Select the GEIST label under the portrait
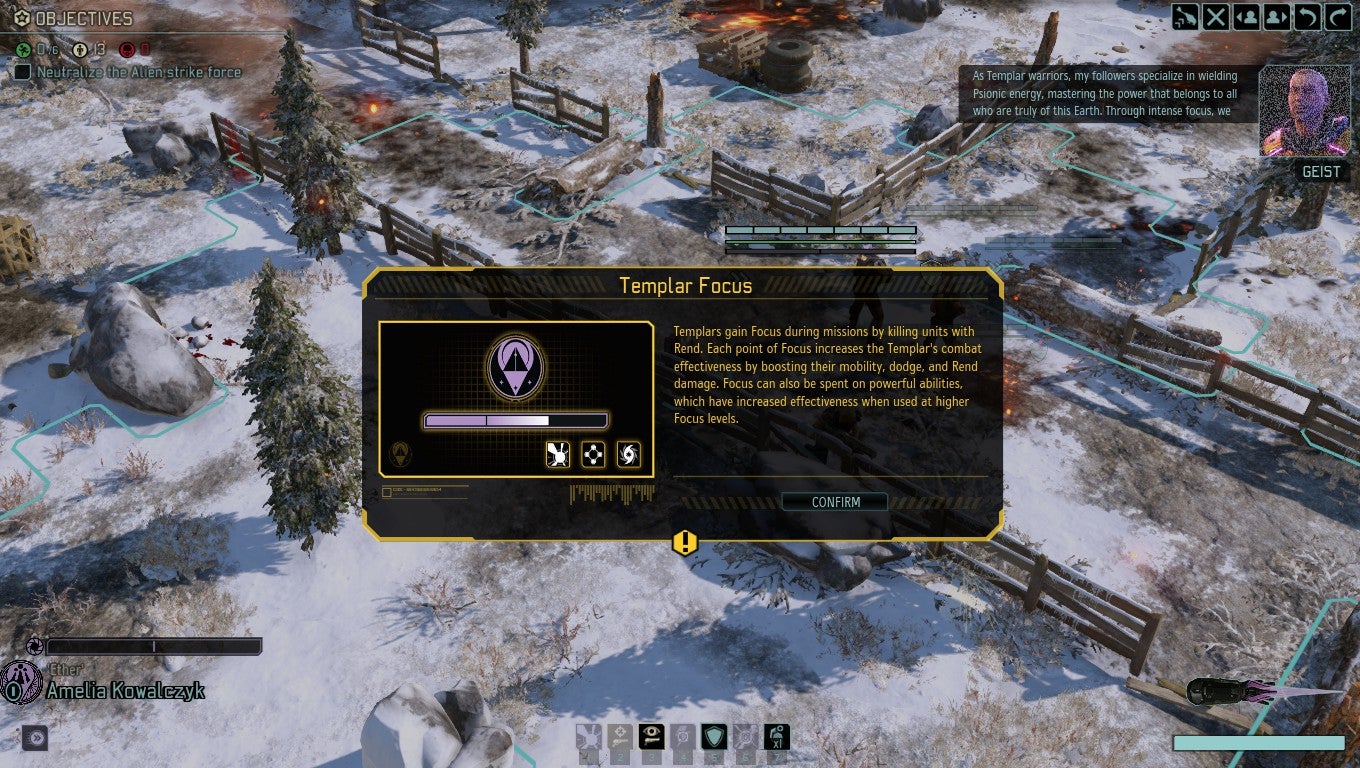 (1322, 171)
